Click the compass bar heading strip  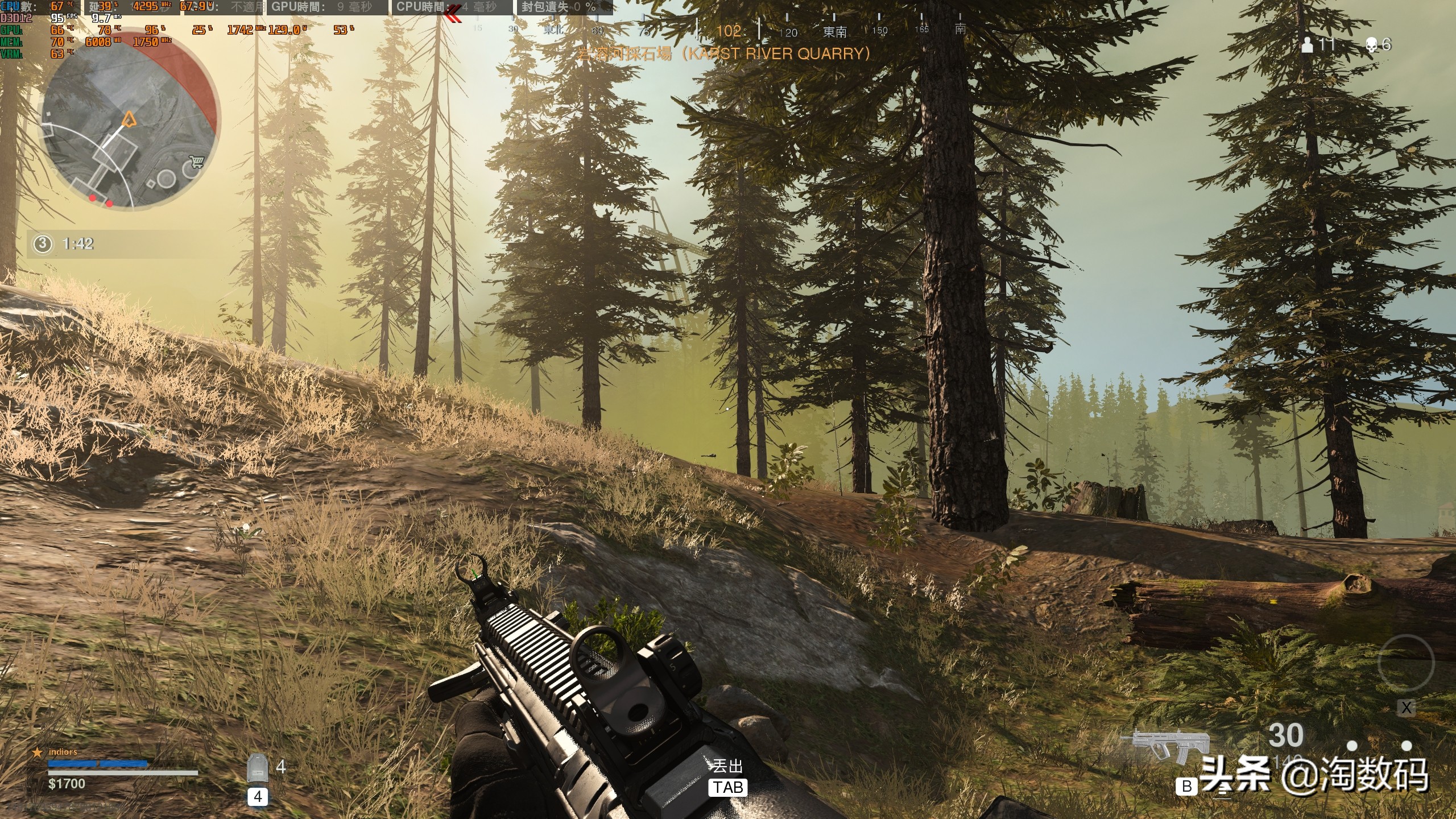(x=728, y=30)
